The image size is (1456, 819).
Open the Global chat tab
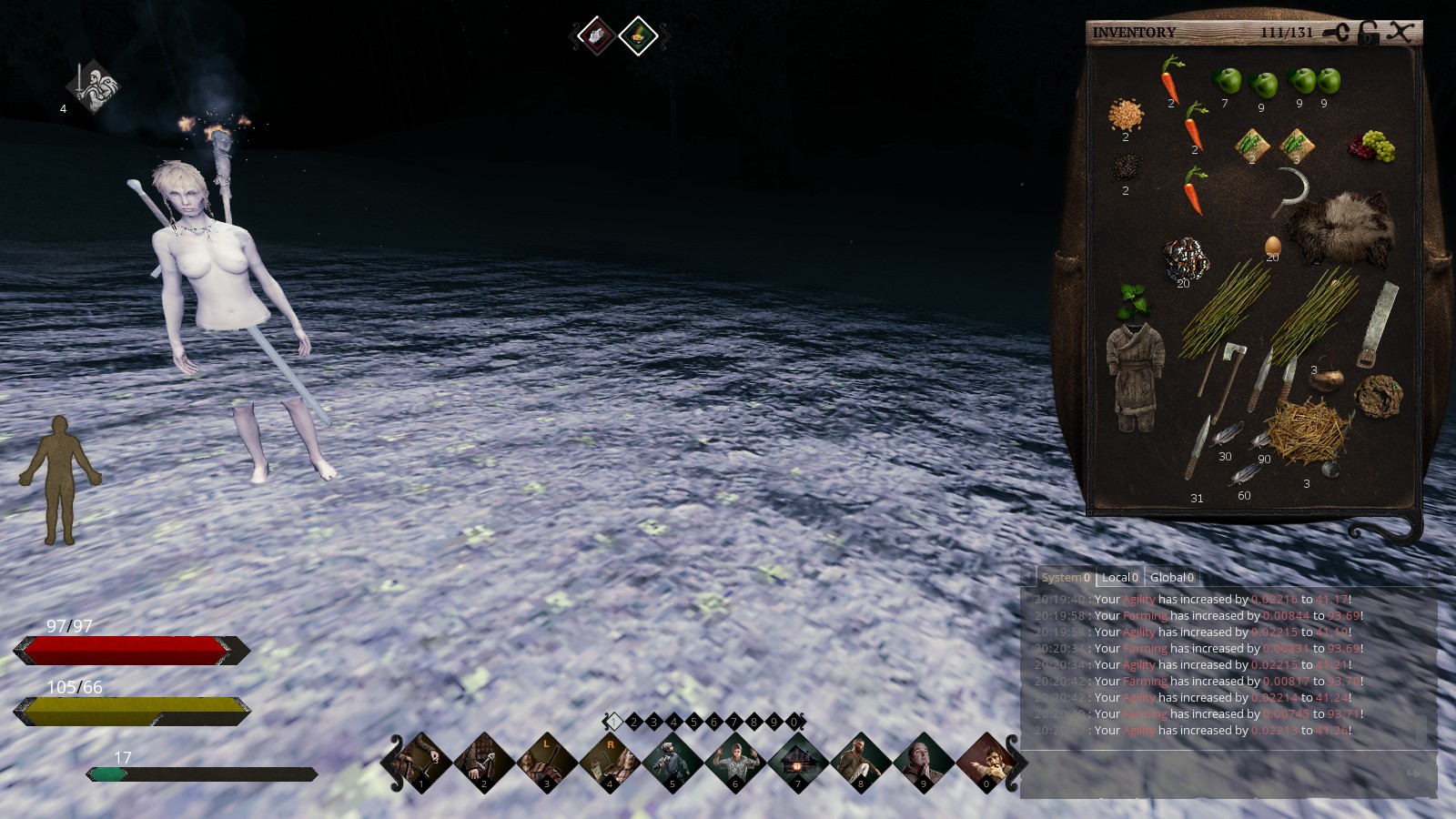1171,577
